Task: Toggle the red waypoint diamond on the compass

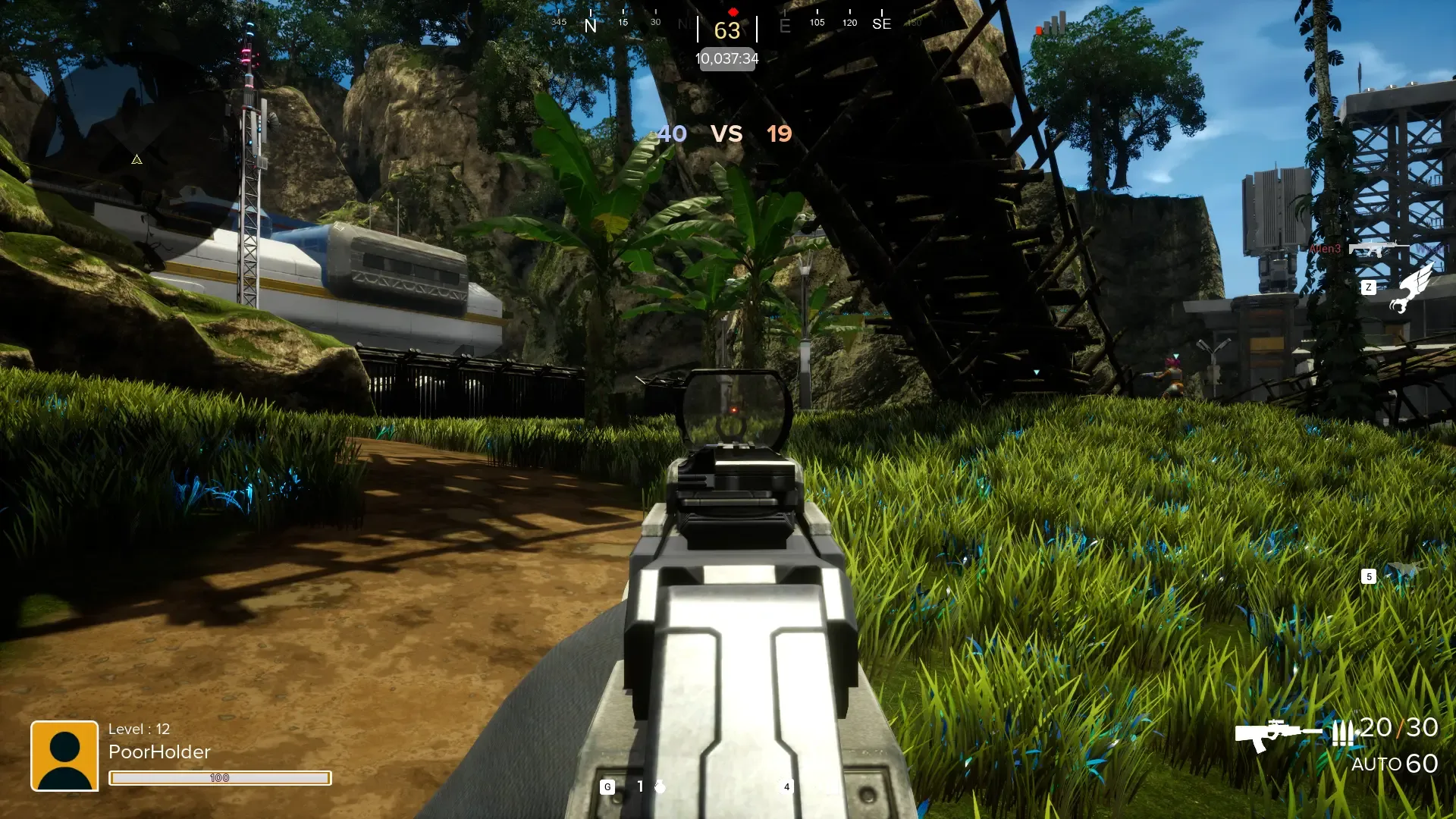Action: (731, 11)
